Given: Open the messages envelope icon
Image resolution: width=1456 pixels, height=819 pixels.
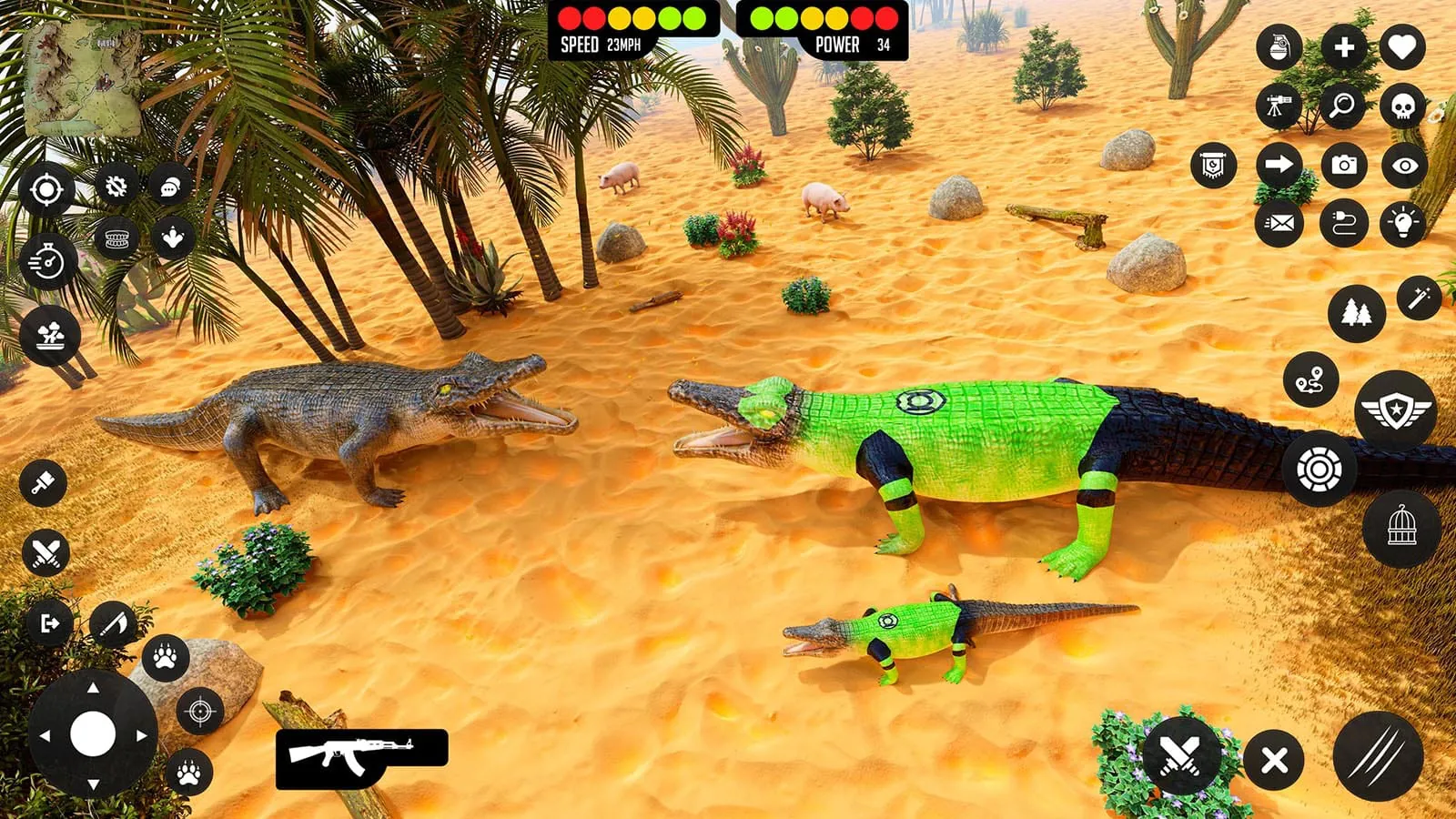Looking at the screenshot, I should [x=1281, y=221].
